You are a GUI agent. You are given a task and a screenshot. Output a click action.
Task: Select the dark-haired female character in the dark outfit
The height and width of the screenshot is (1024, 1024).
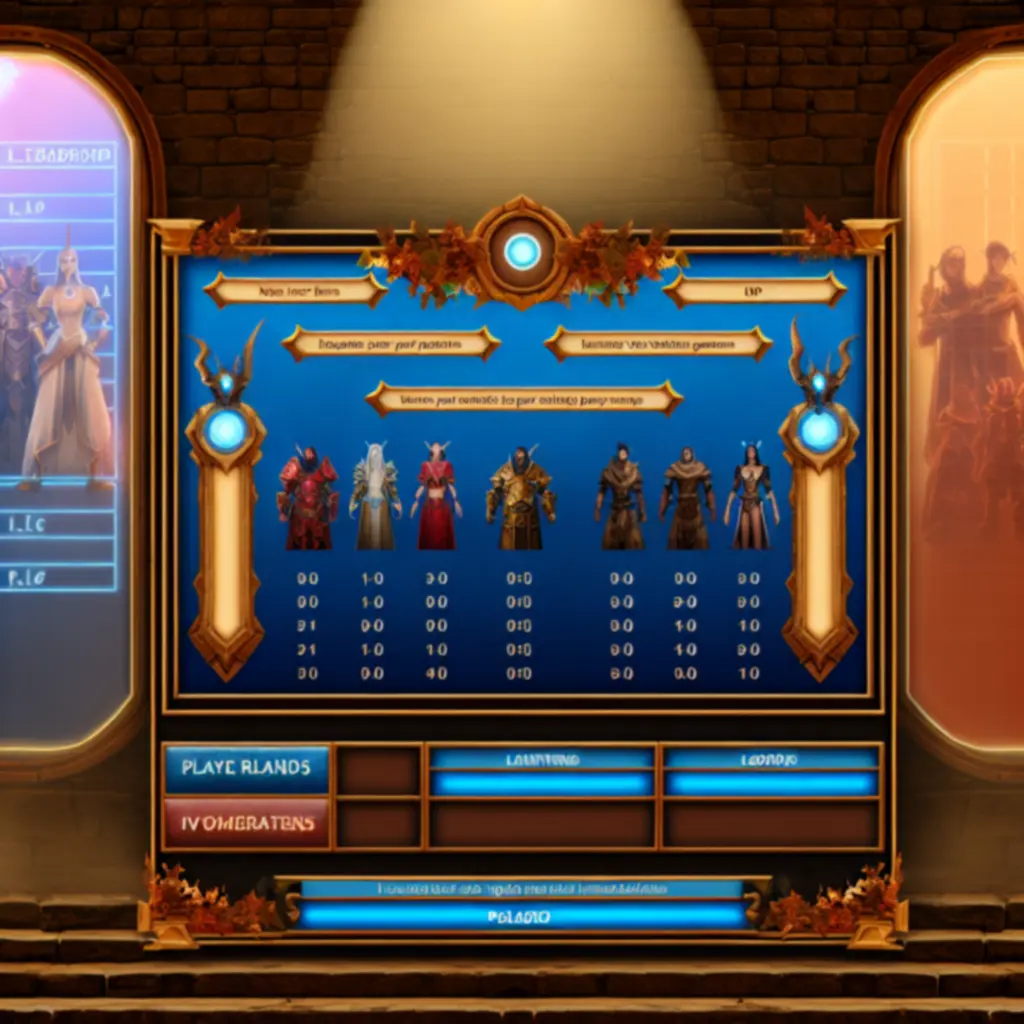751,496
